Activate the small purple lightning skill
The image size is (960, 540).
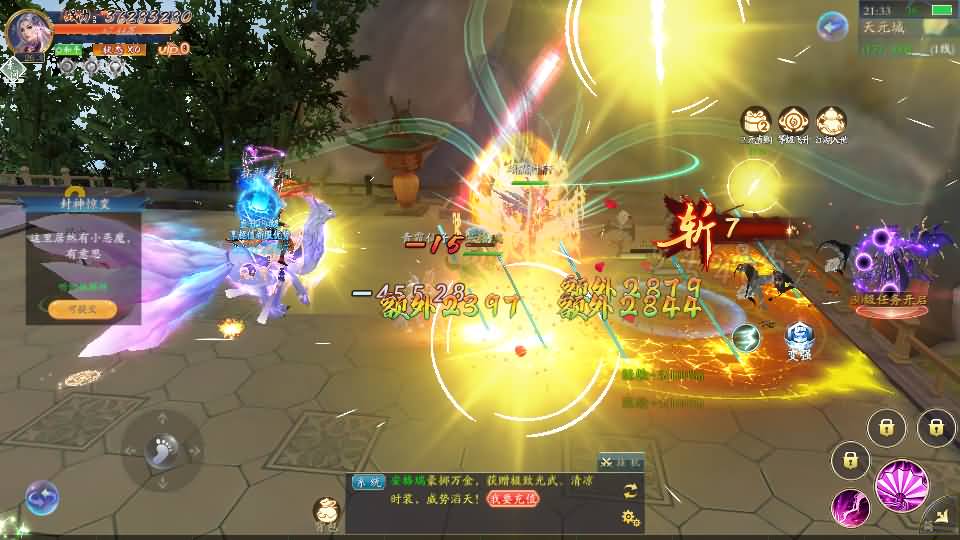(x=850, y=507)
